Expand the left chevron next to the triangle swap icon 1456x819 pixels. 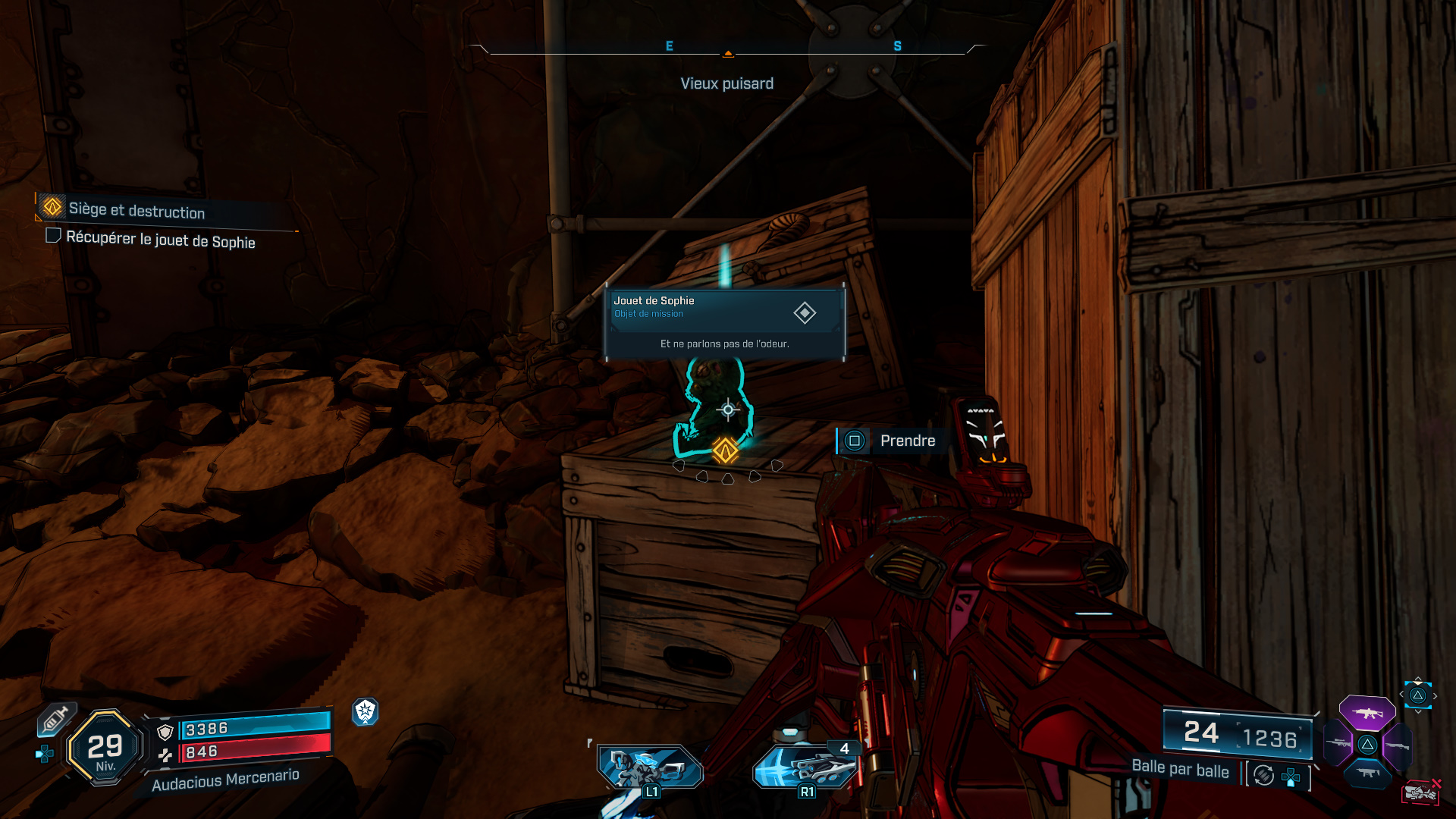[x=1401, y=694]
